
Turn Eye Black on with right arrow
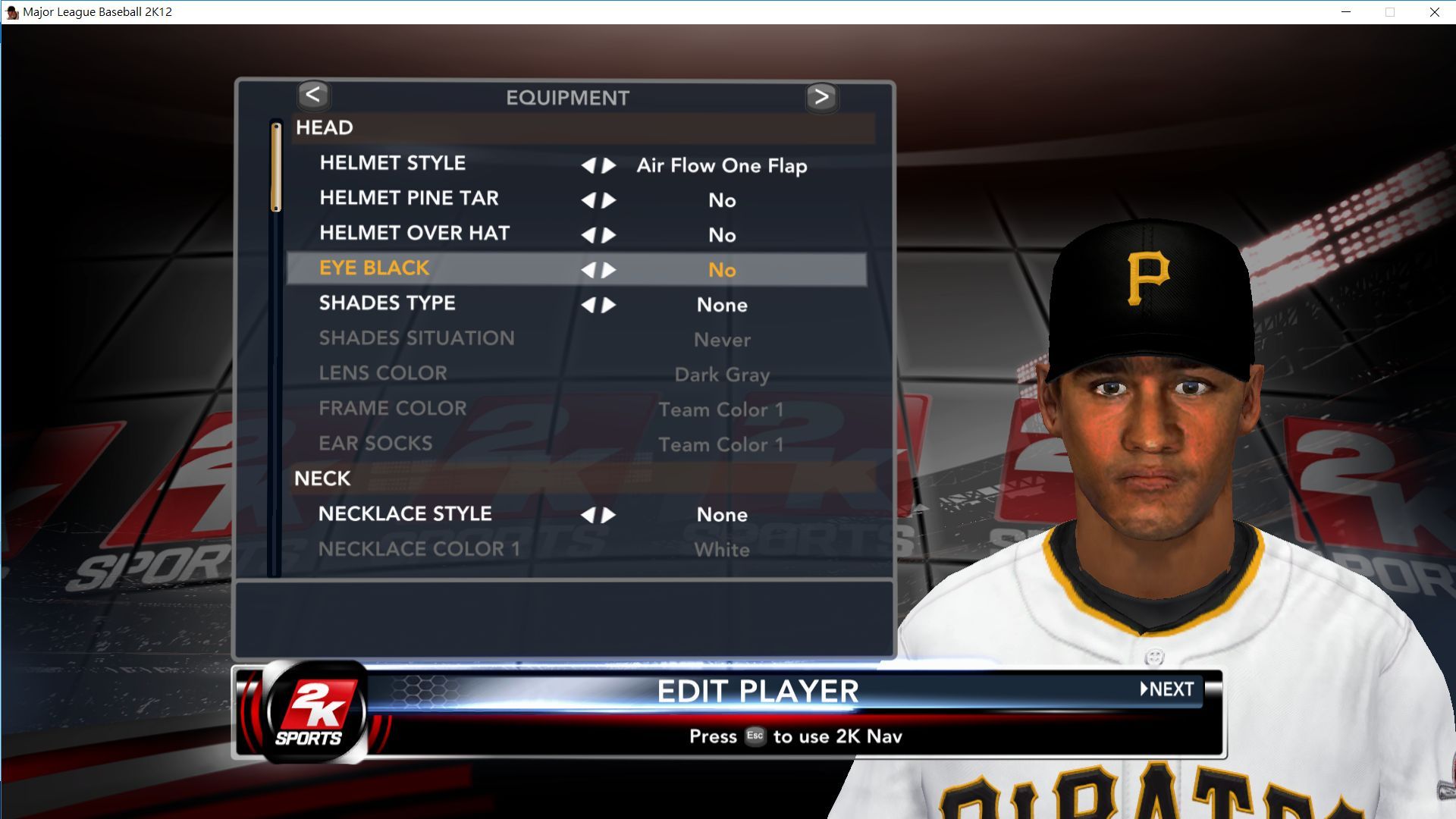[x=609, y=270]
